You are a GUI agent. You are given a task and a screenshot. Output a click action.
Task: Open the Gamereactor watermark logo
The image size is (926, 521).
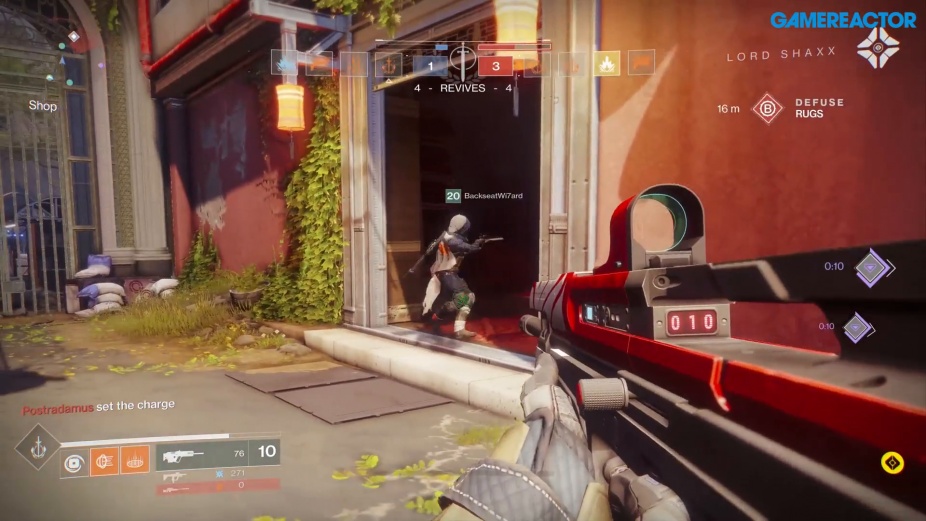click(x=843, y=19)
